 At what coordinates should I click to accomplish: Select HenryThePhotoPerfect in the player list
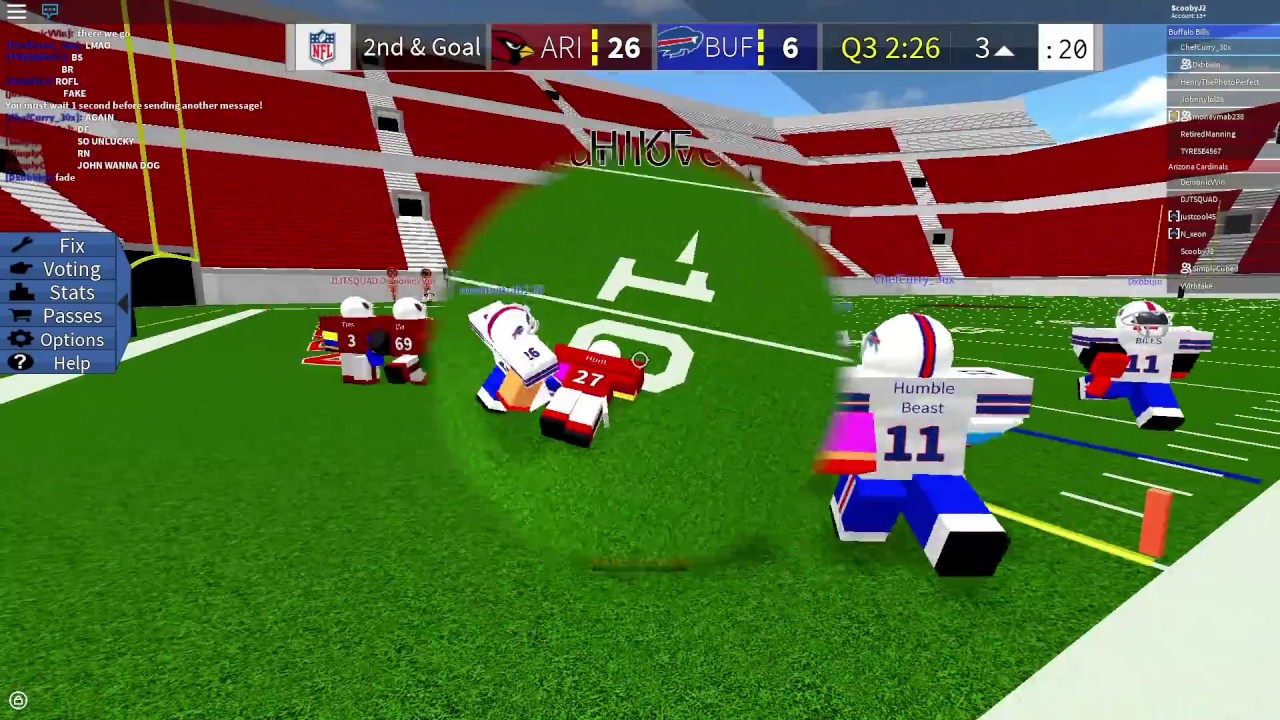point(1219,82)
